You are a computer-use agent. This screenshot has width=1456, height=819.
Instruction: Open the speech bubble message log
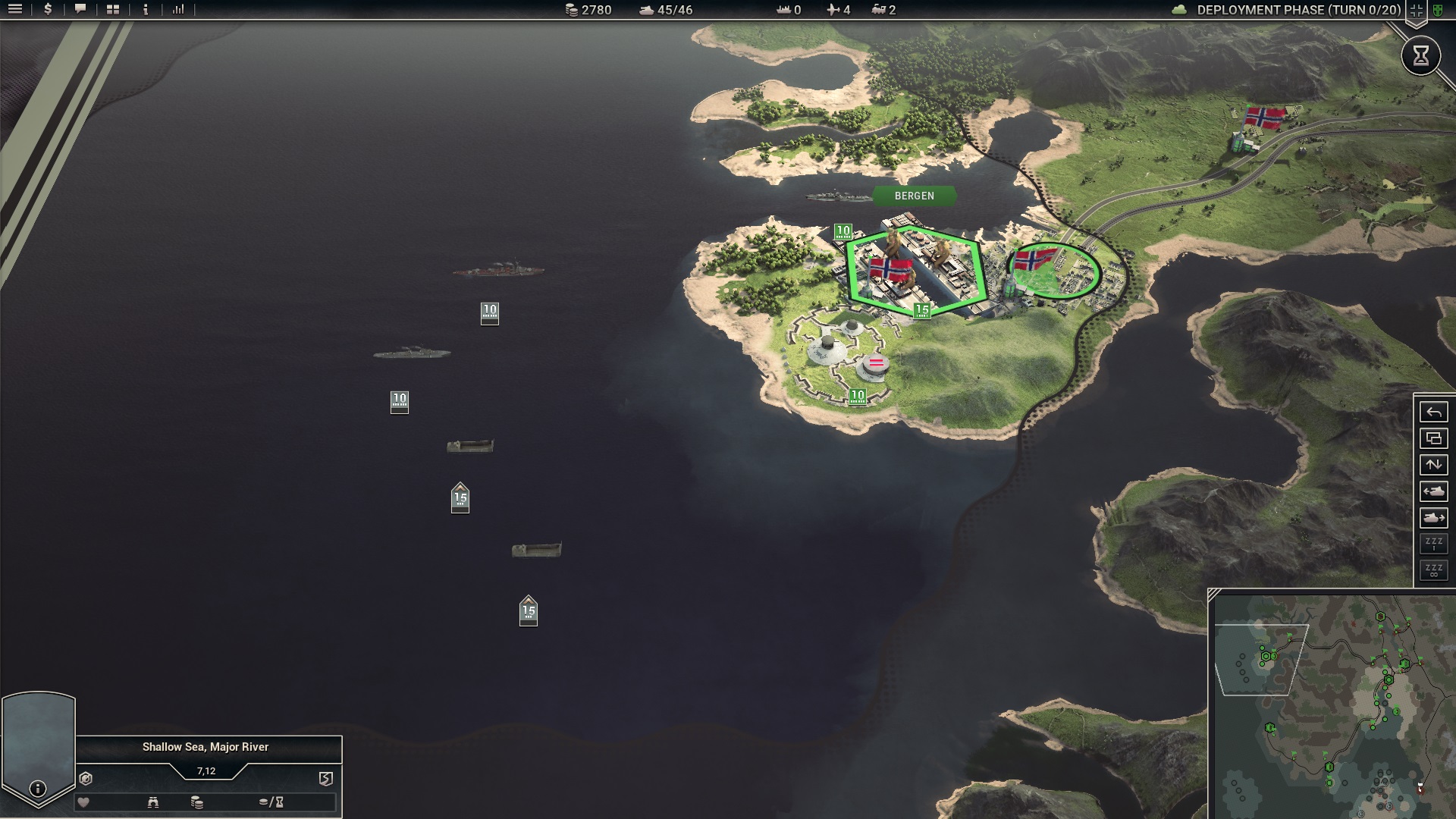80,10
